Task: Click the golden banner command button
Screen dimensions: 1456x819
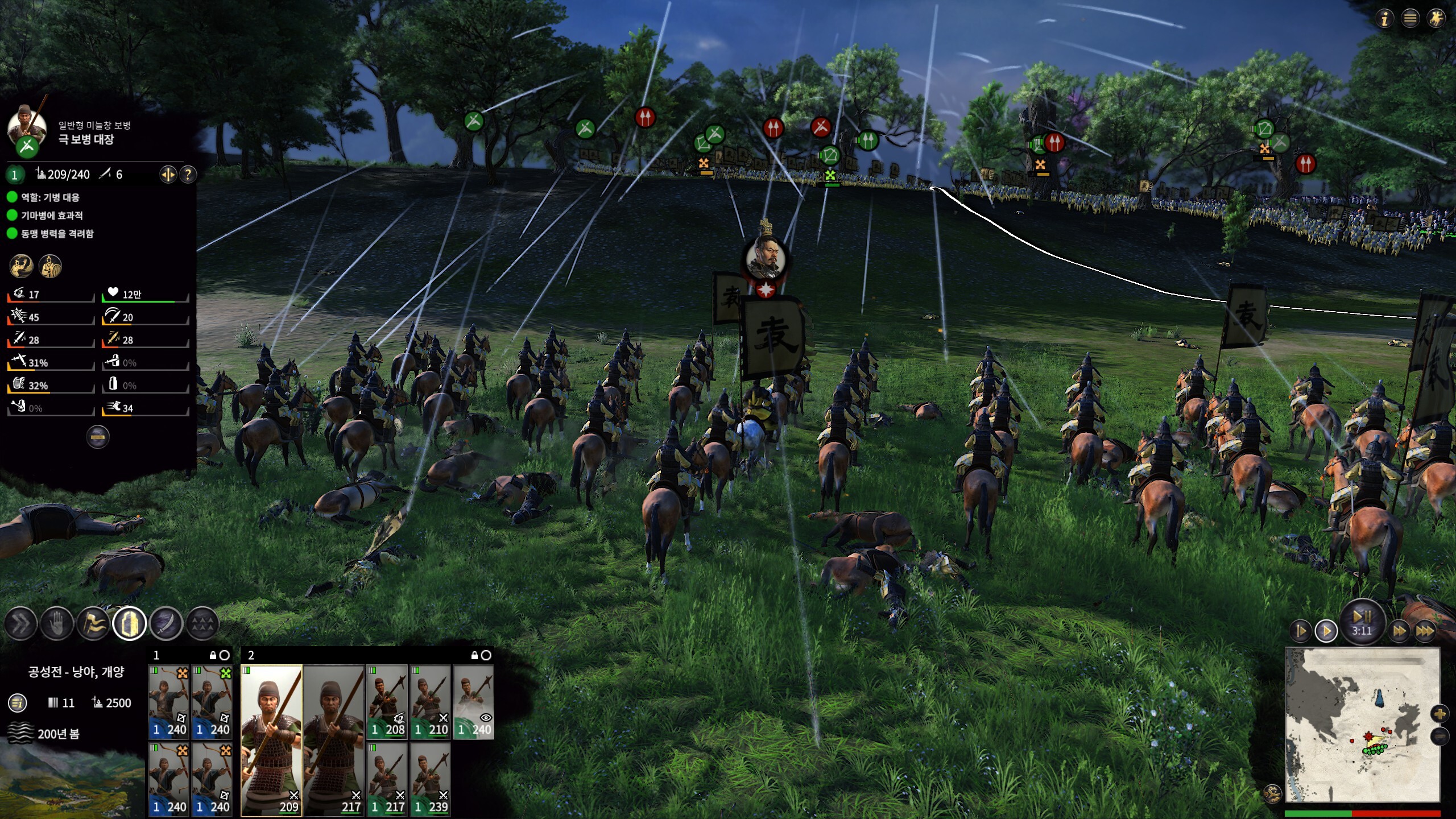Action: point(93,624)
